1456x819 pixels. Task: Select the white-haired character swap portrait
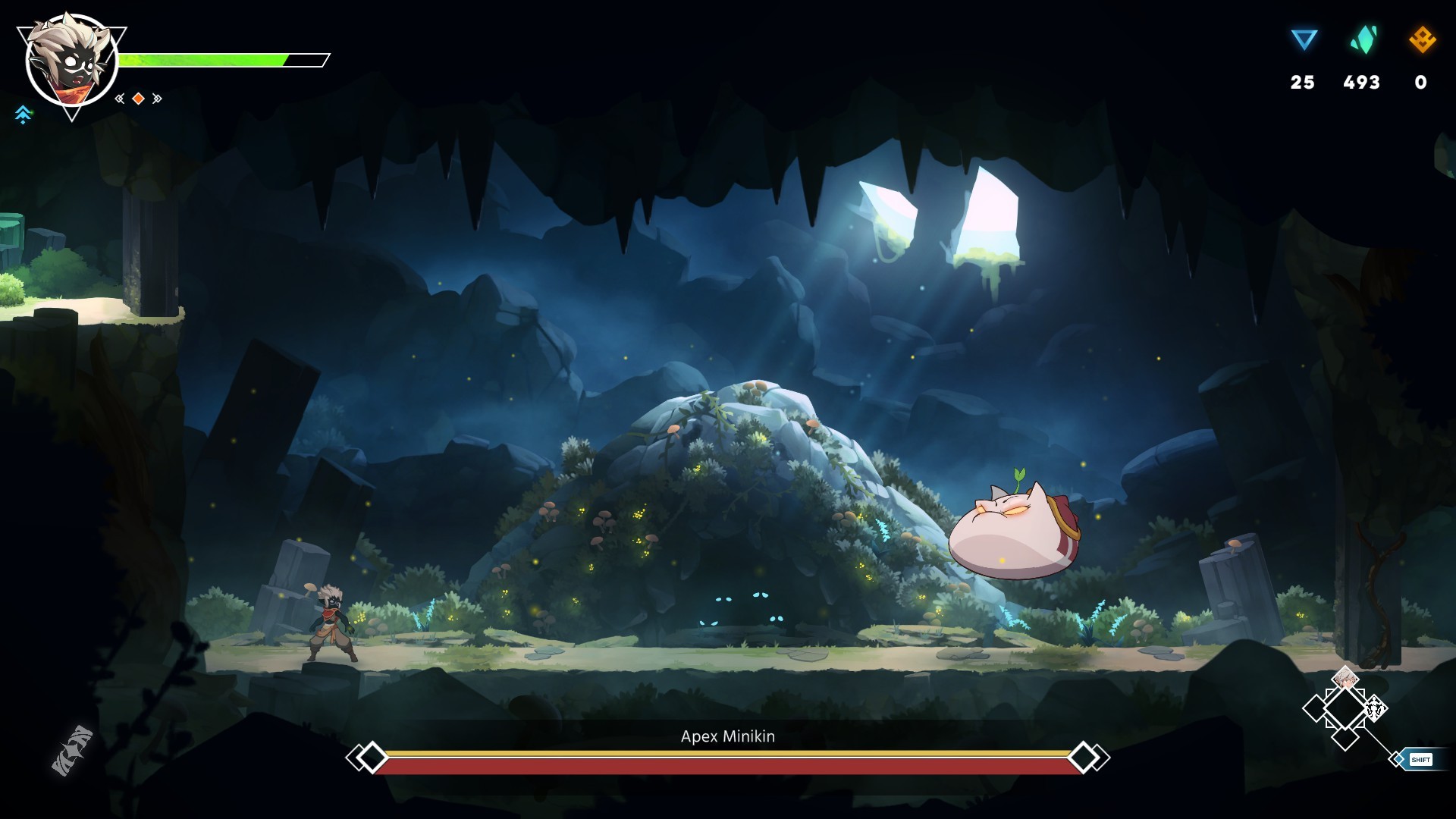coord(1345,679)
